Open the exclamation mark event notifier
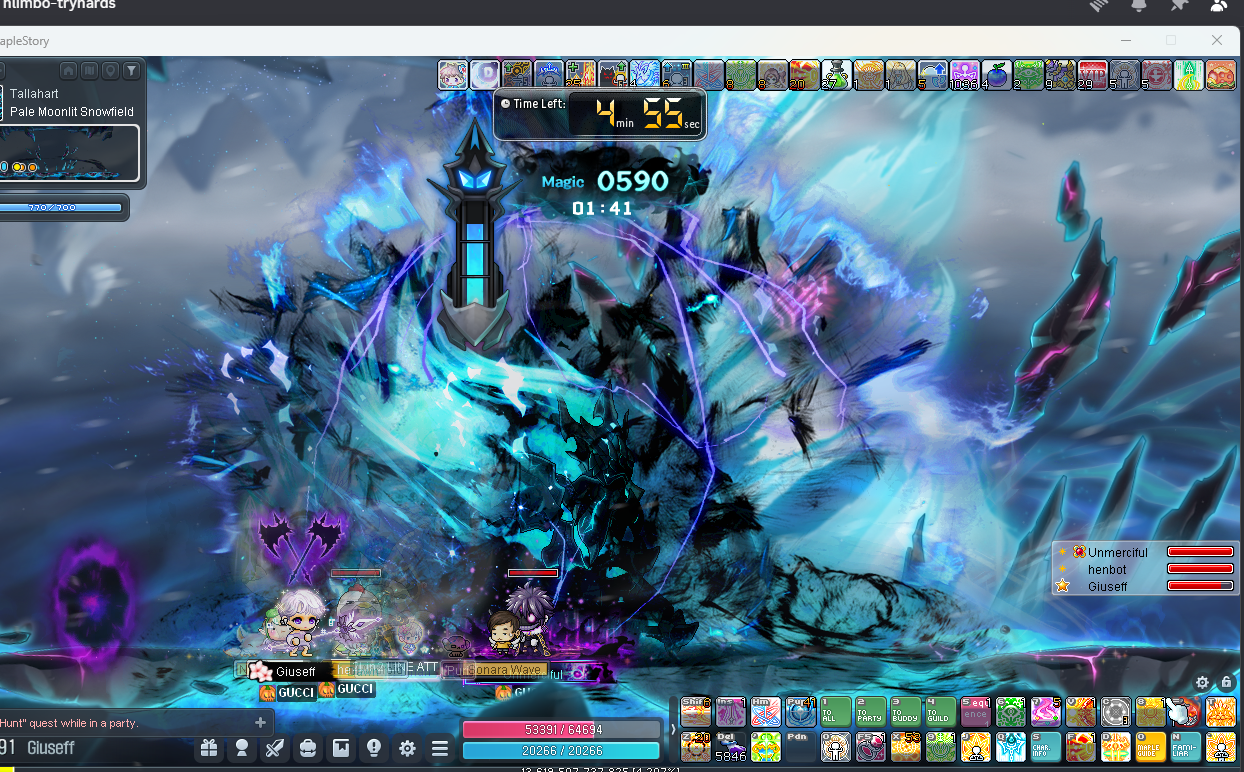 coord(374,748)
